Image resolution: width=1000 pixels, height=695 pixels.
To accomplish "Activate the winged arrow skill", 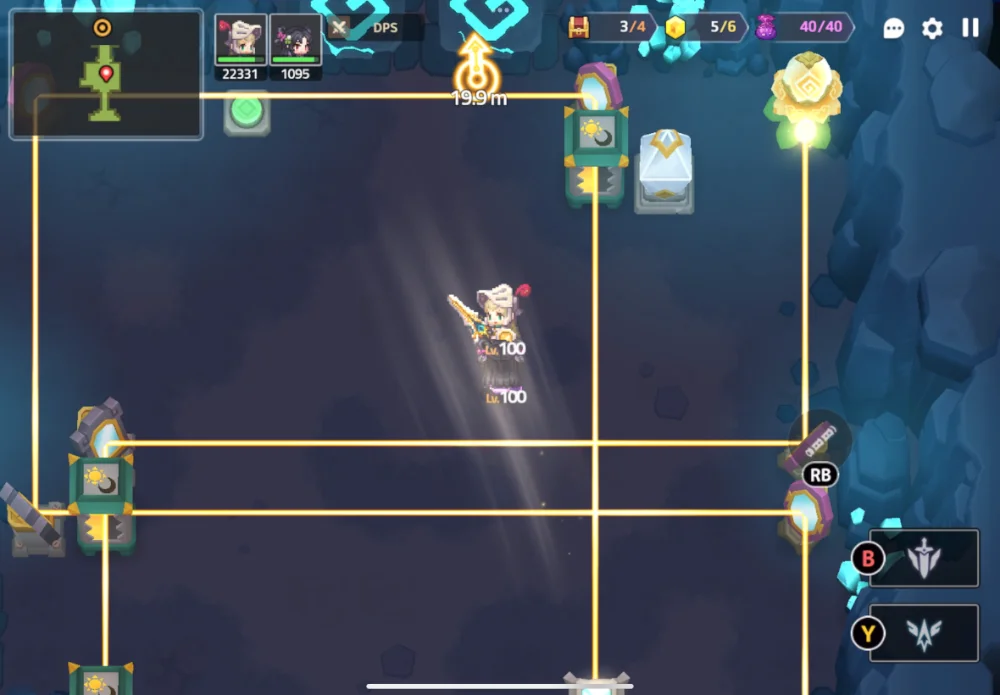I will tap(923, 633).
